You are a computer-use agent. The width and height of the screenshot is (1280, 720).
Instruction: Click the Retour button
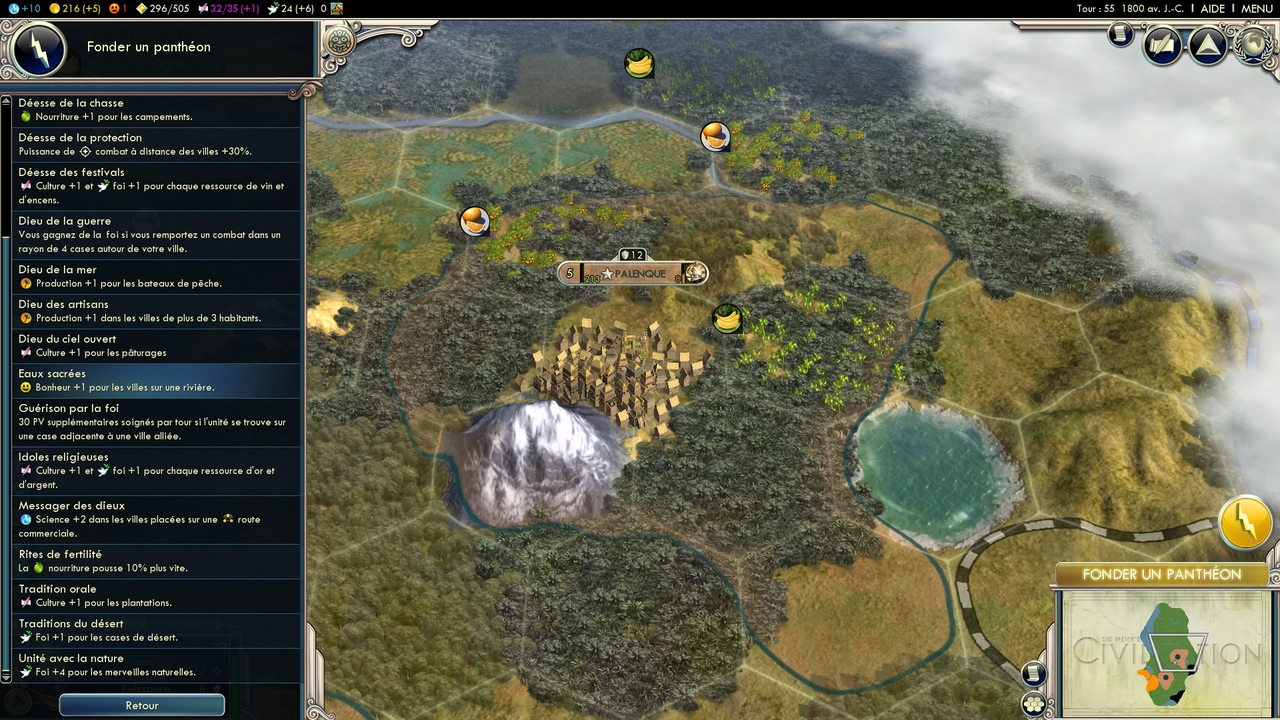(142, 705)
